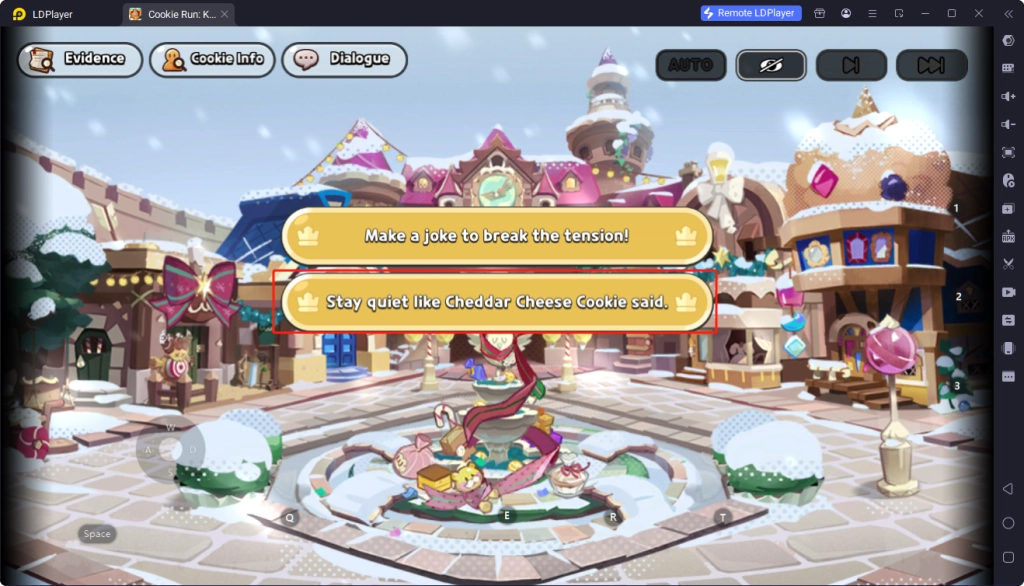Choose "Make a joke to break the tension!"
Screen dimensions: 1024x586
tap(497, 236)
